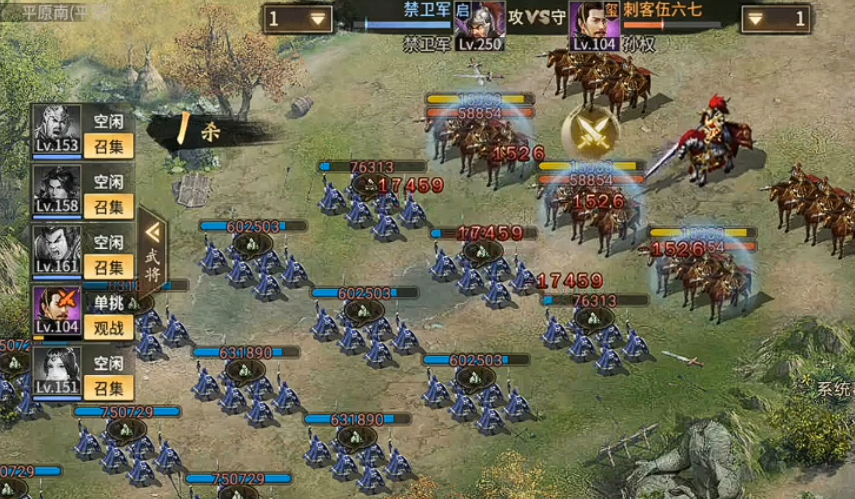Summon the Lv.158 general with 召集
The width and height of the screenshot is (855, 499).
click(x=108, y=207)
